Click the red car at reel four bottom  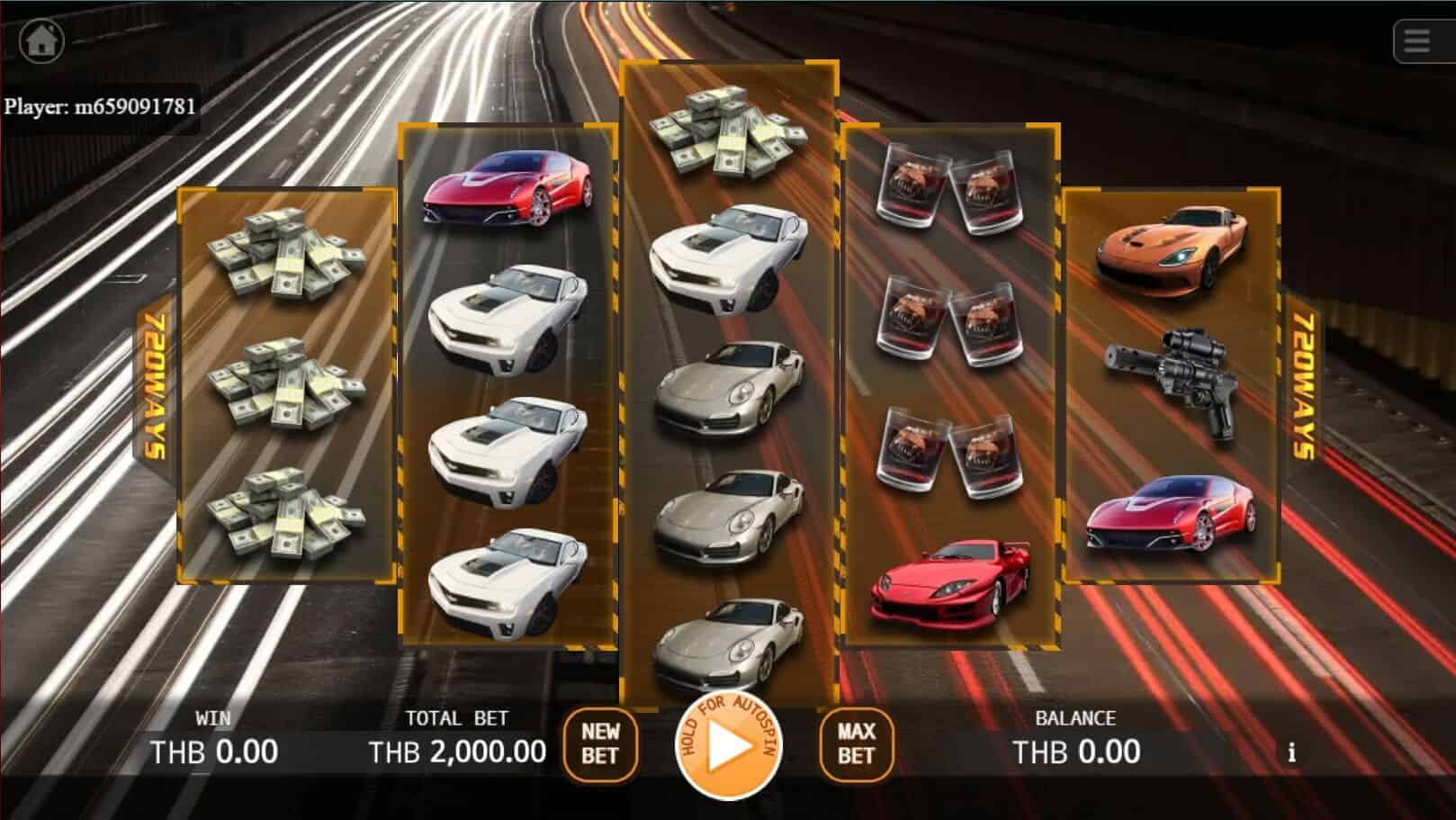[x=951, y=585]
